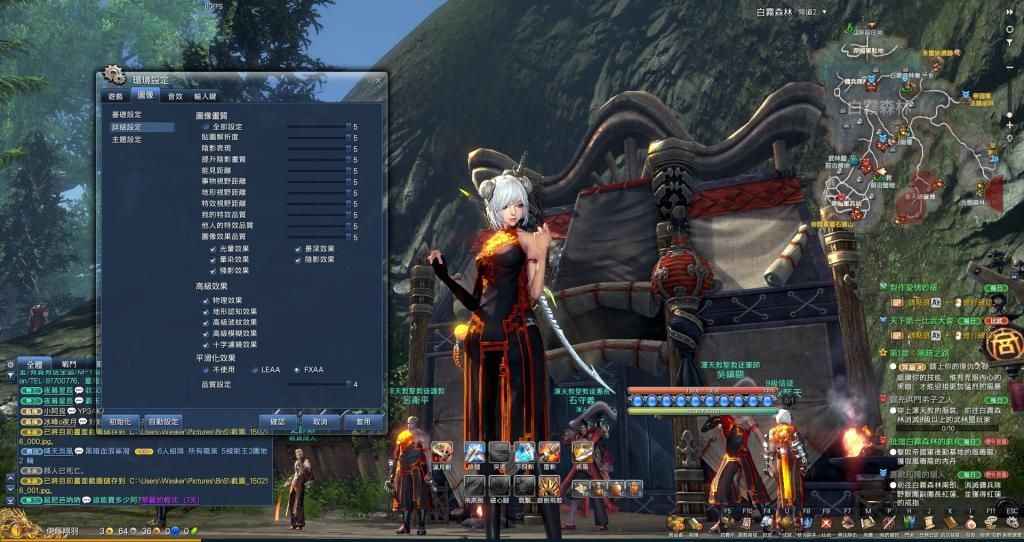The width and height of the screenshot is (1024, 542).
Task: Click the 全部設定 overall quality slider
Action: (316, 127)
